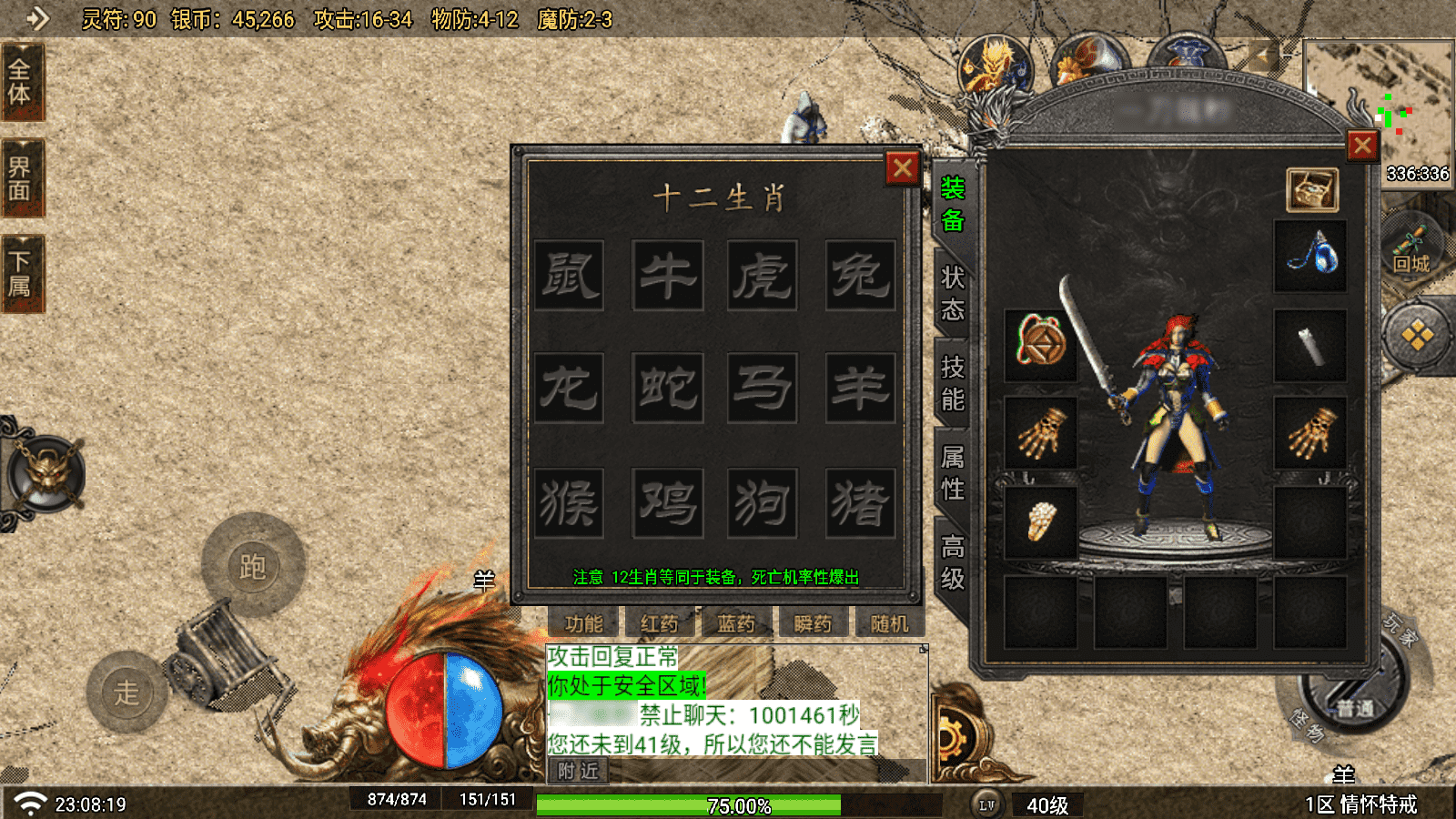The height and width of the screenshot is (819, 1456).
Task: Switch to the 状态 status tab
Action: click(952, 293)
